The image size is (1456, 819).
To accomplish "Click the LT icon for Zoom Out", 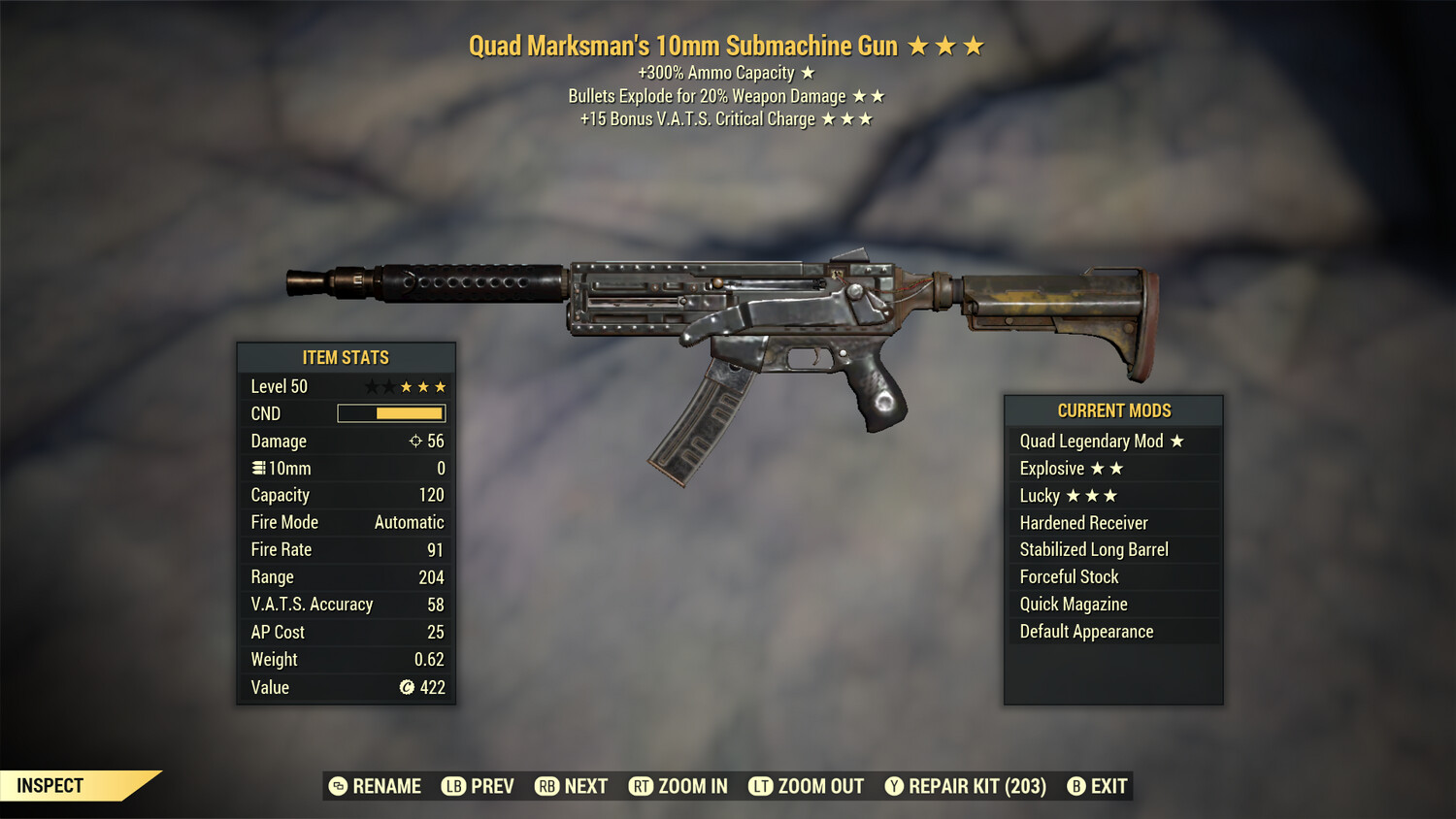I will pos(761,786).
